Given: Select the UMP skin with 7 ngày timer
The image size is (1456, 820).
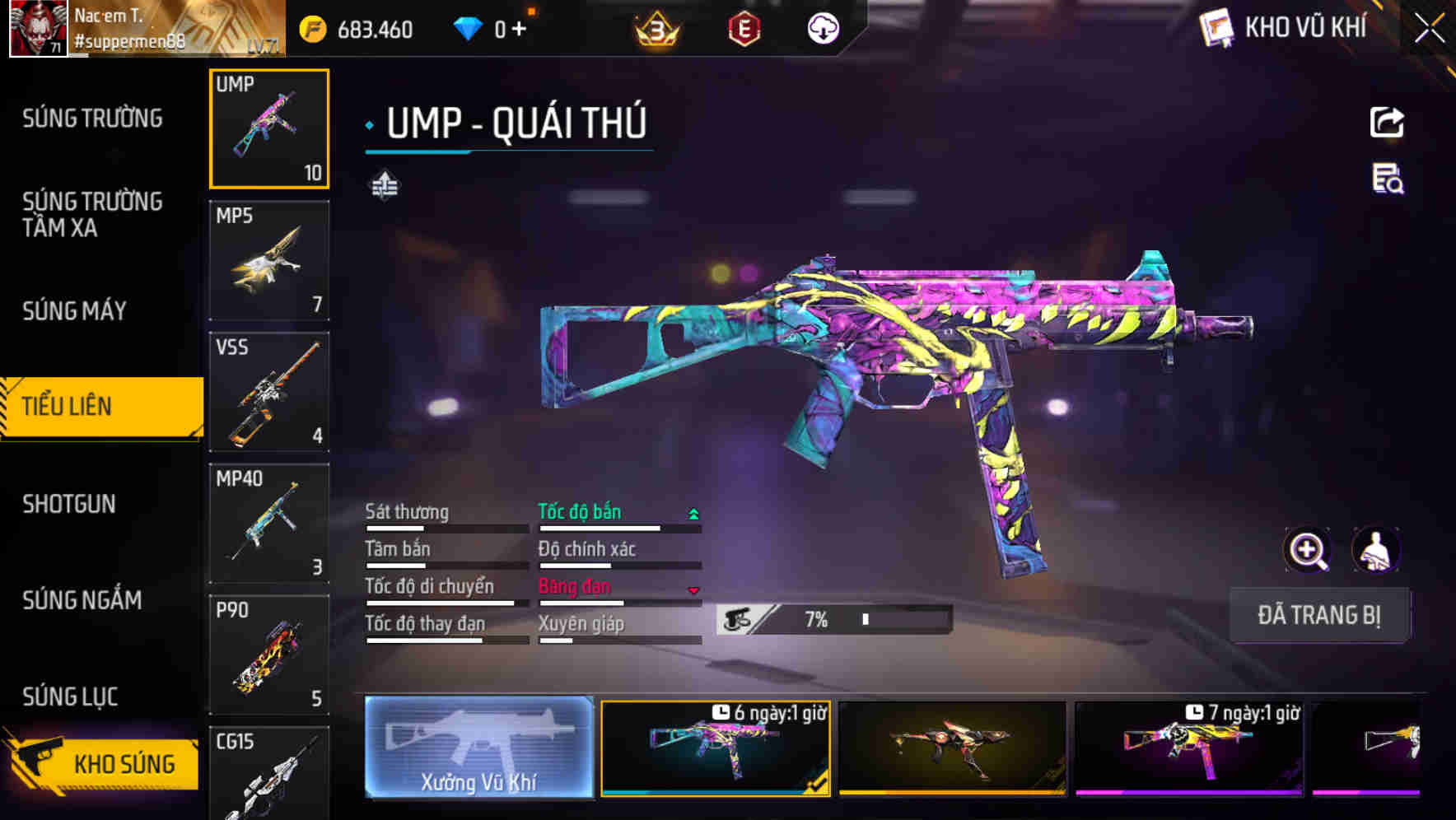Looking at the screenshot, I should 1188,748.
